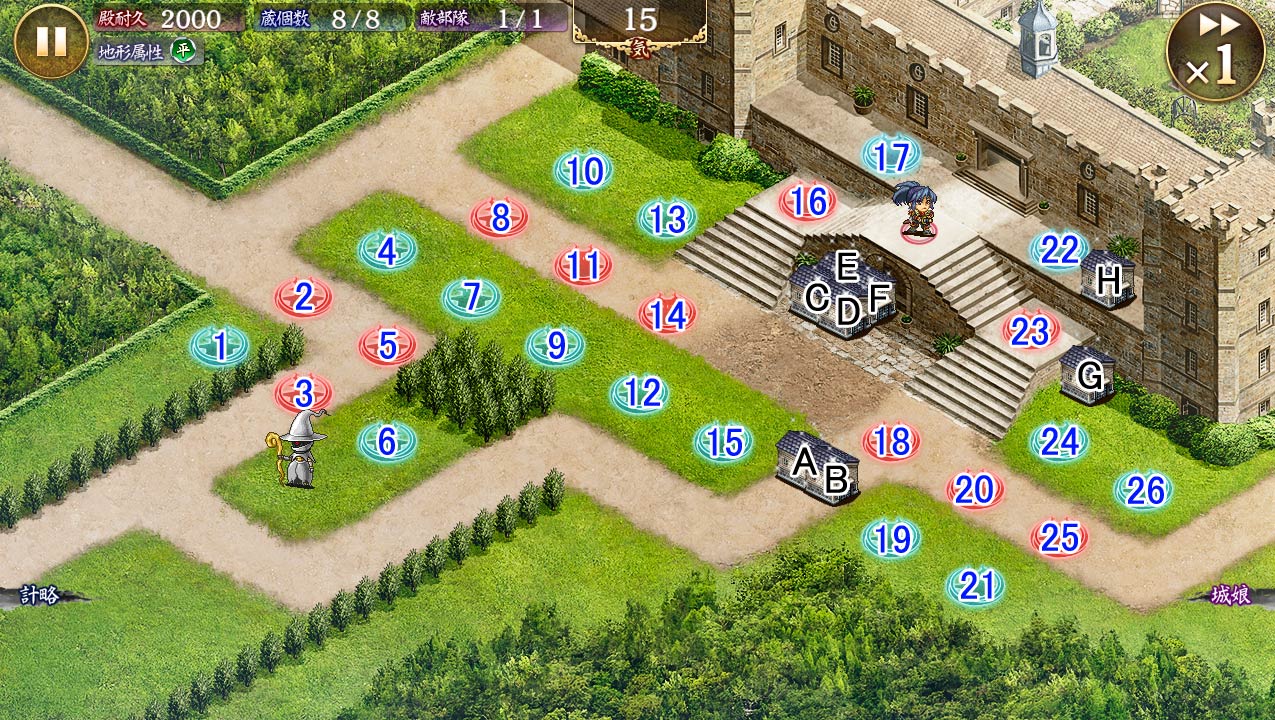This screenshot has height=720, width=1275.
Task: Pick blue deployment tile 21
Action: point(975,586)
